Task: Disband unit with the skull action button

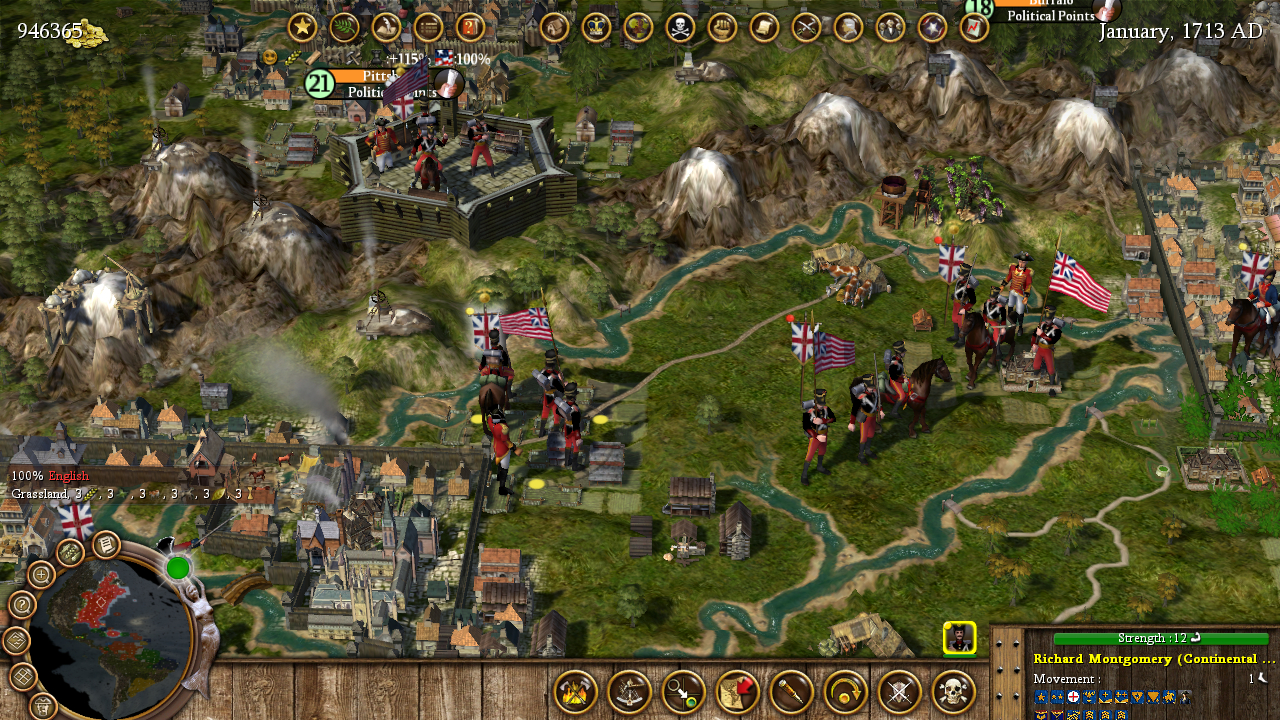Action: coord(954,692)
